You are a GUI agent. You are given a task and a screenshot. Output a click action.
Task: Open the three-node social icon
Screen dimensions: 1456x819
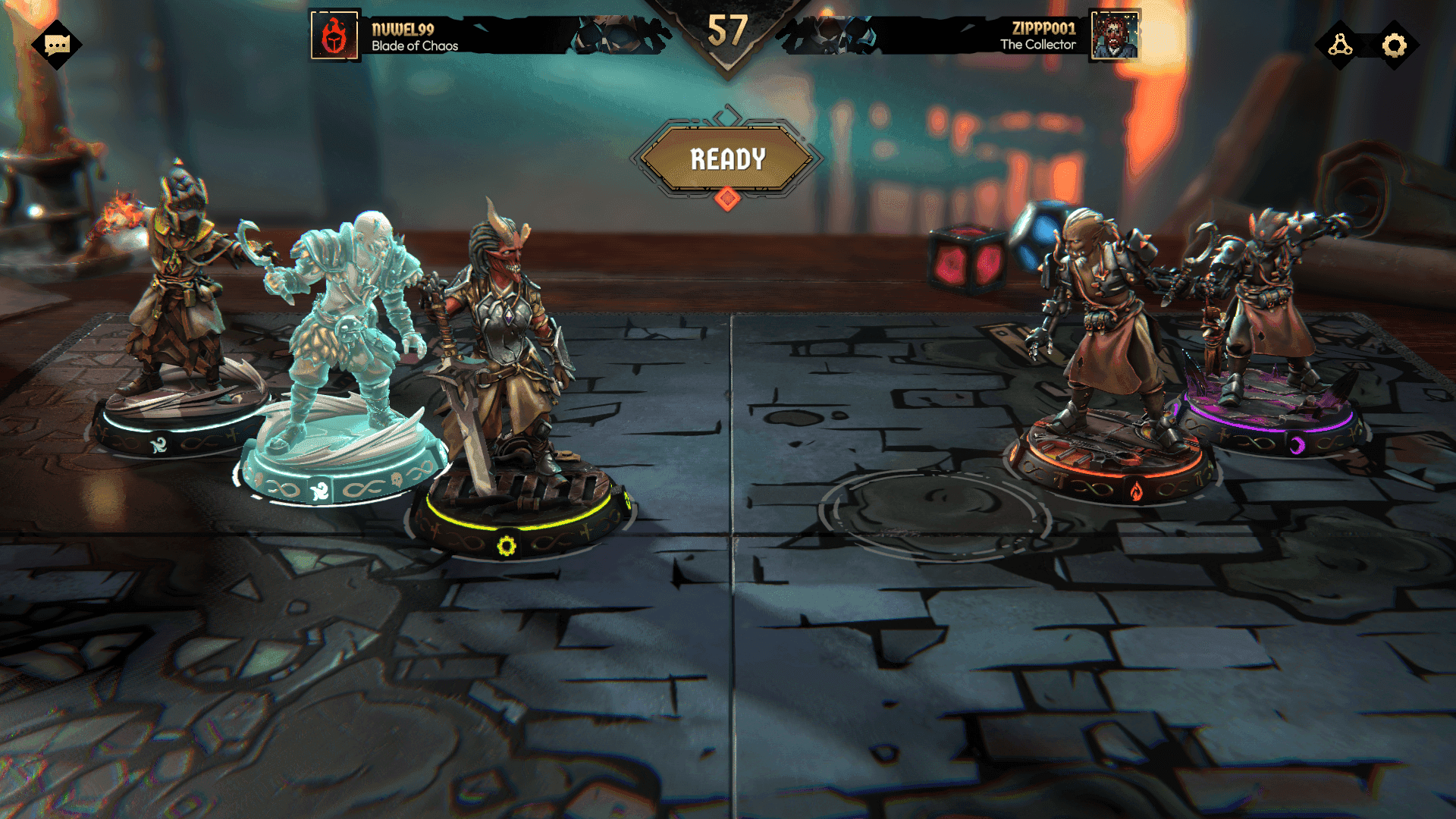(1340, 45)
